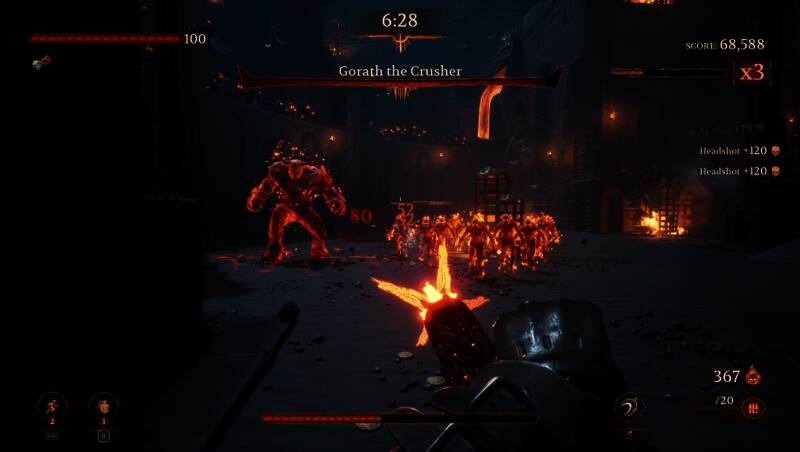The image size is (800, 452).
Task: Select the red ammo rounds icon
Action: tap(753, 407)
